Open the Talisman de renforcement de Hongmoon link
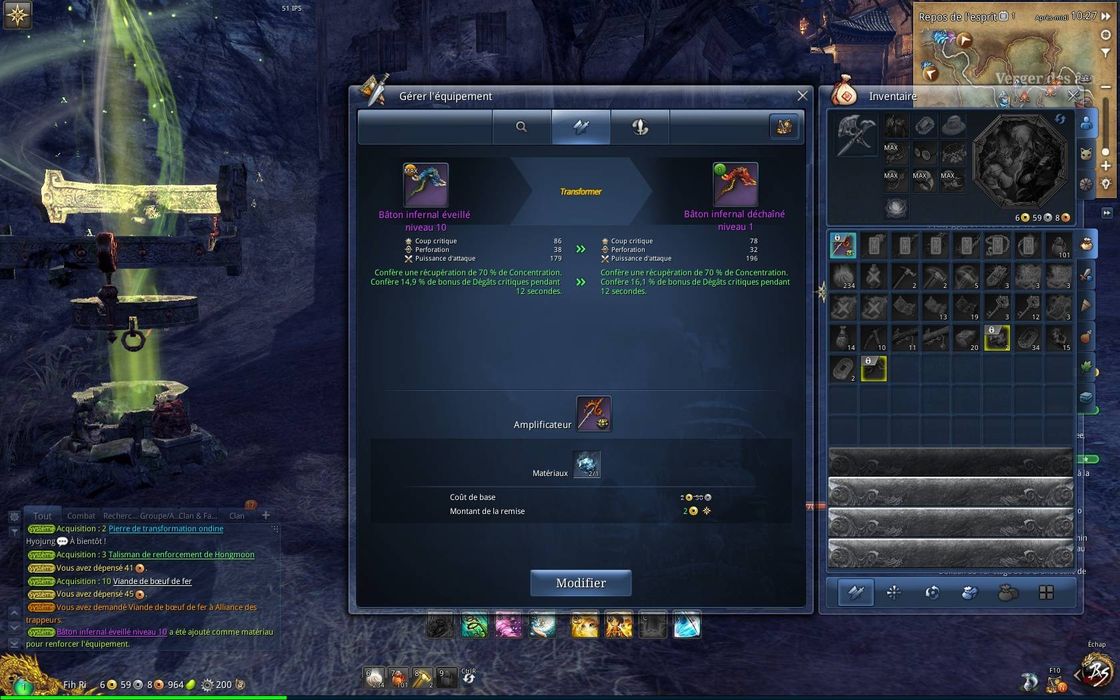This screenshot has width=1120, height=700. click(181, 554)
